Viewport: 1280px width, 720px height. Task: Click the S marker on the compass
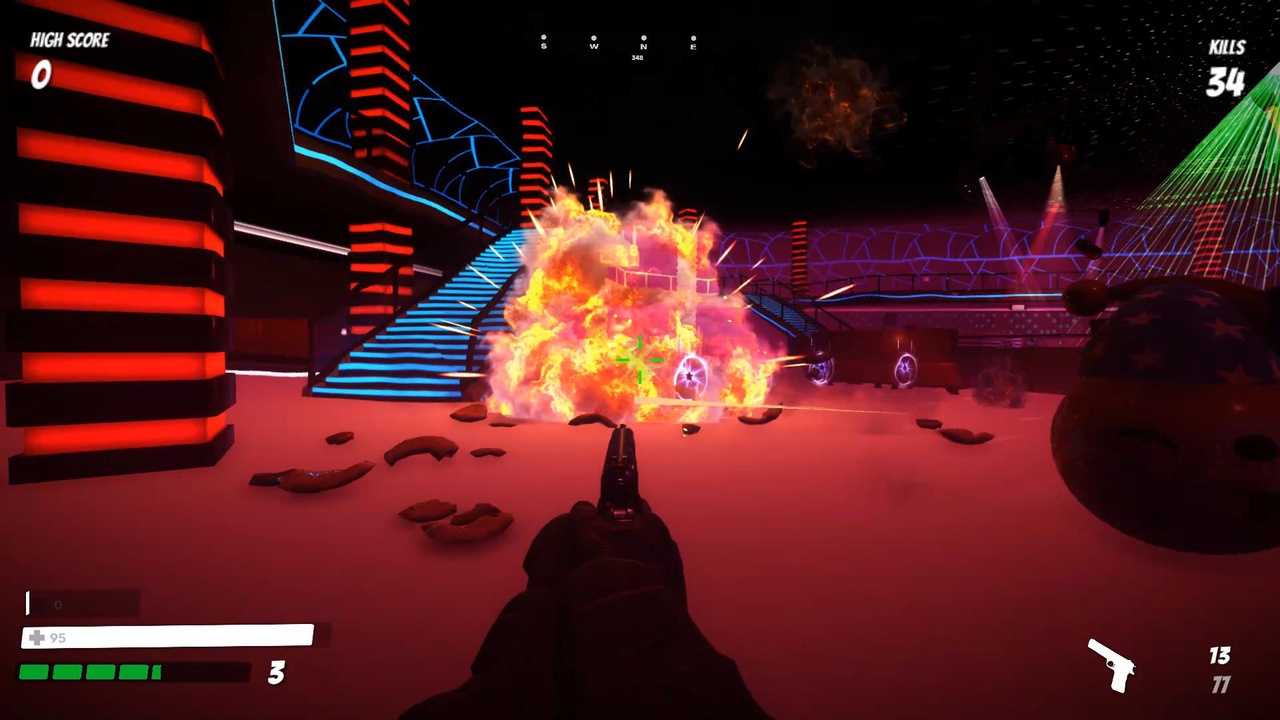point(543,46)
